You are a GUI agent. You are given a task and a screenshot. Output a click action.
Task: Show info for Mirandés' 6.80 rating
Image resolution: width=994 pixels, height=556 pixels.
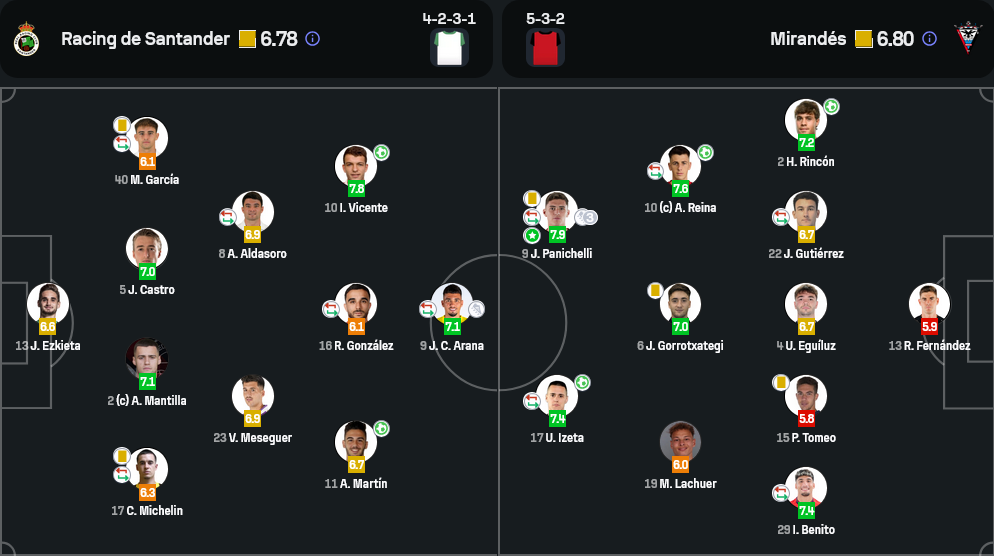point(929,39)
